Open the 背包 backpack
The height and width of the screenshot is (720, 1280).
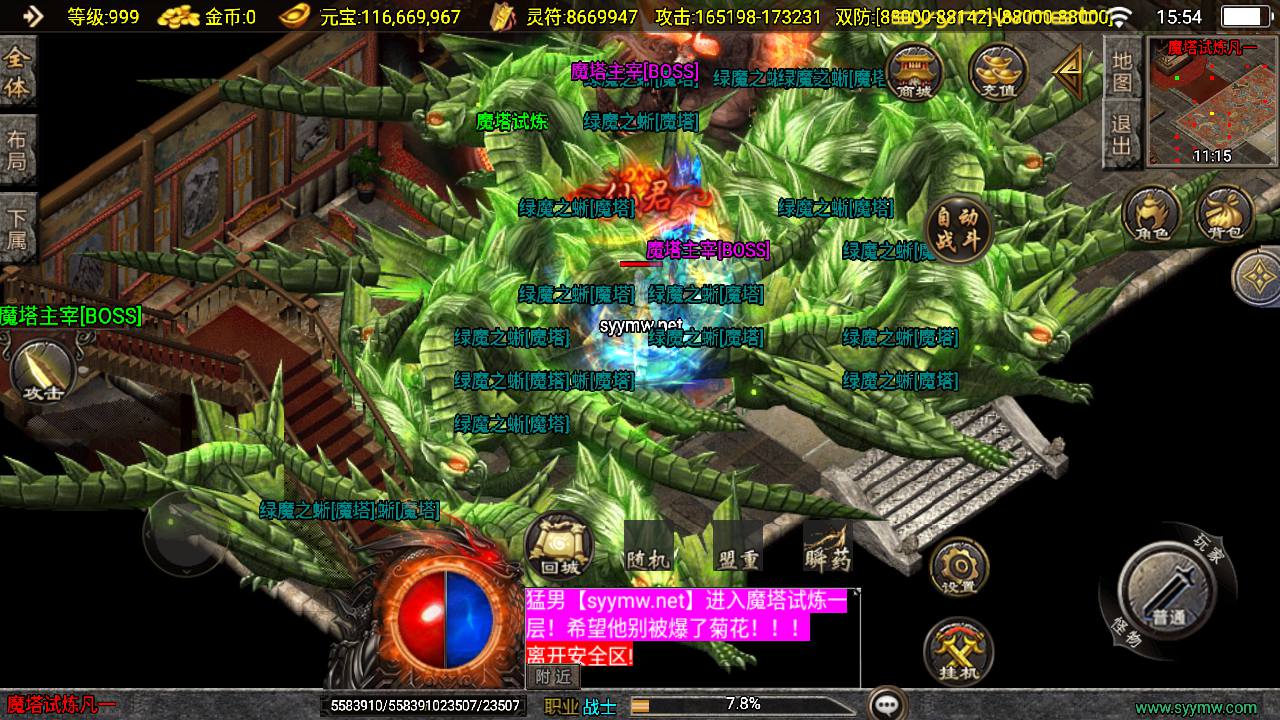coord(1224,215)
